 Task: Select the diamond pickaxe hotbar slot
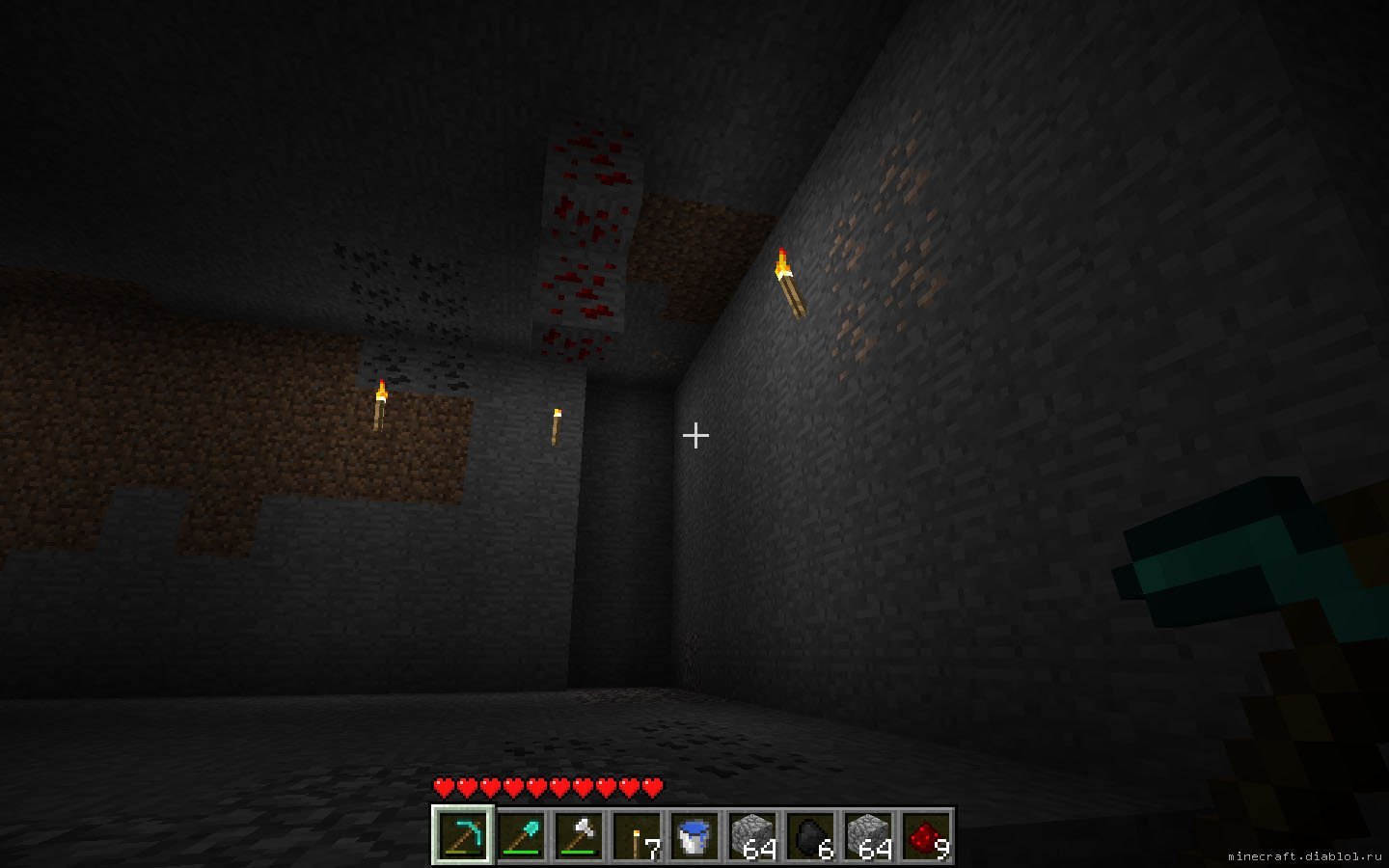462,835
